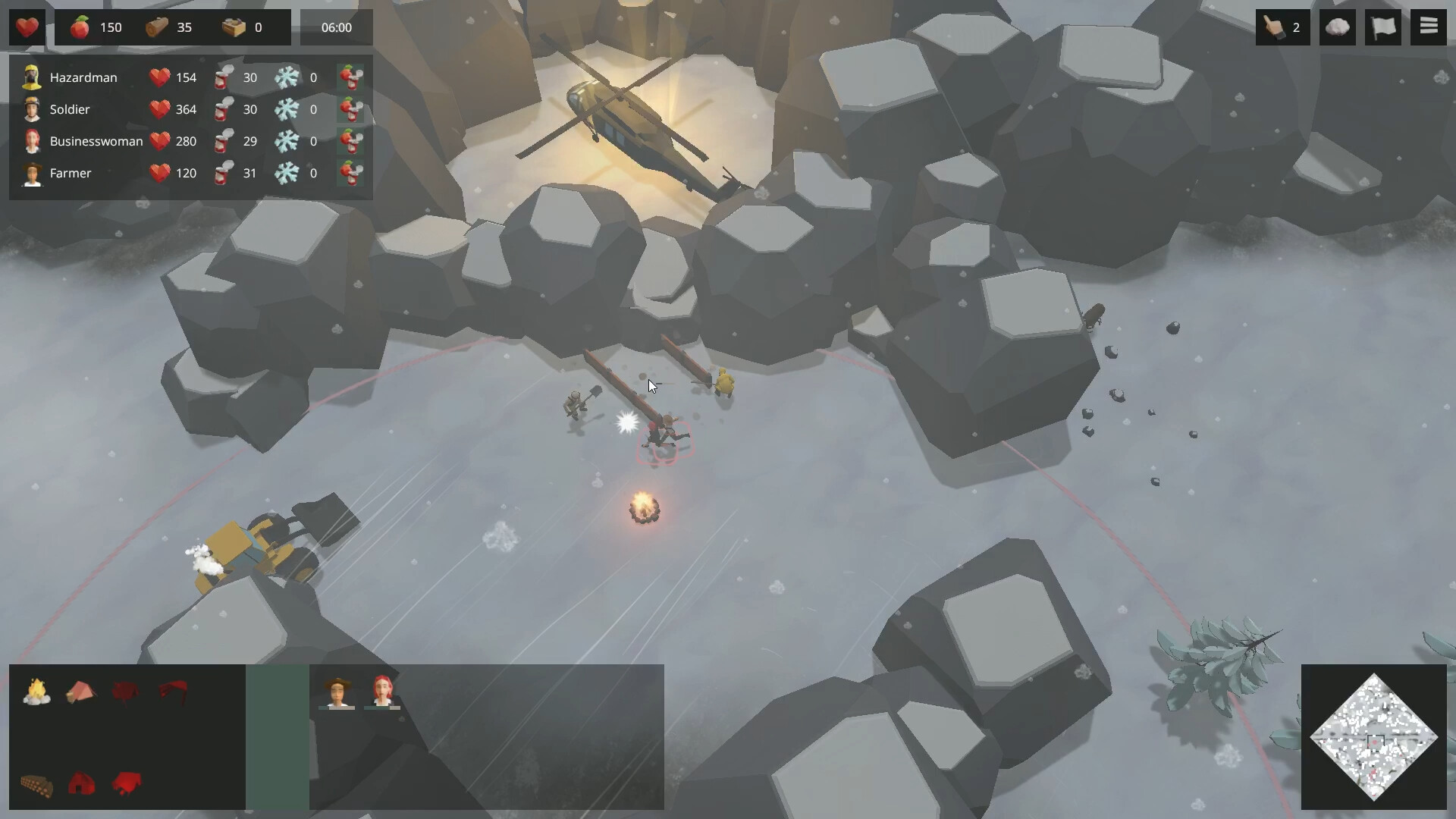Select the small hut build icon
Image resolution: width=1456 pixels, height=819 pixels.
coord(82,784)
